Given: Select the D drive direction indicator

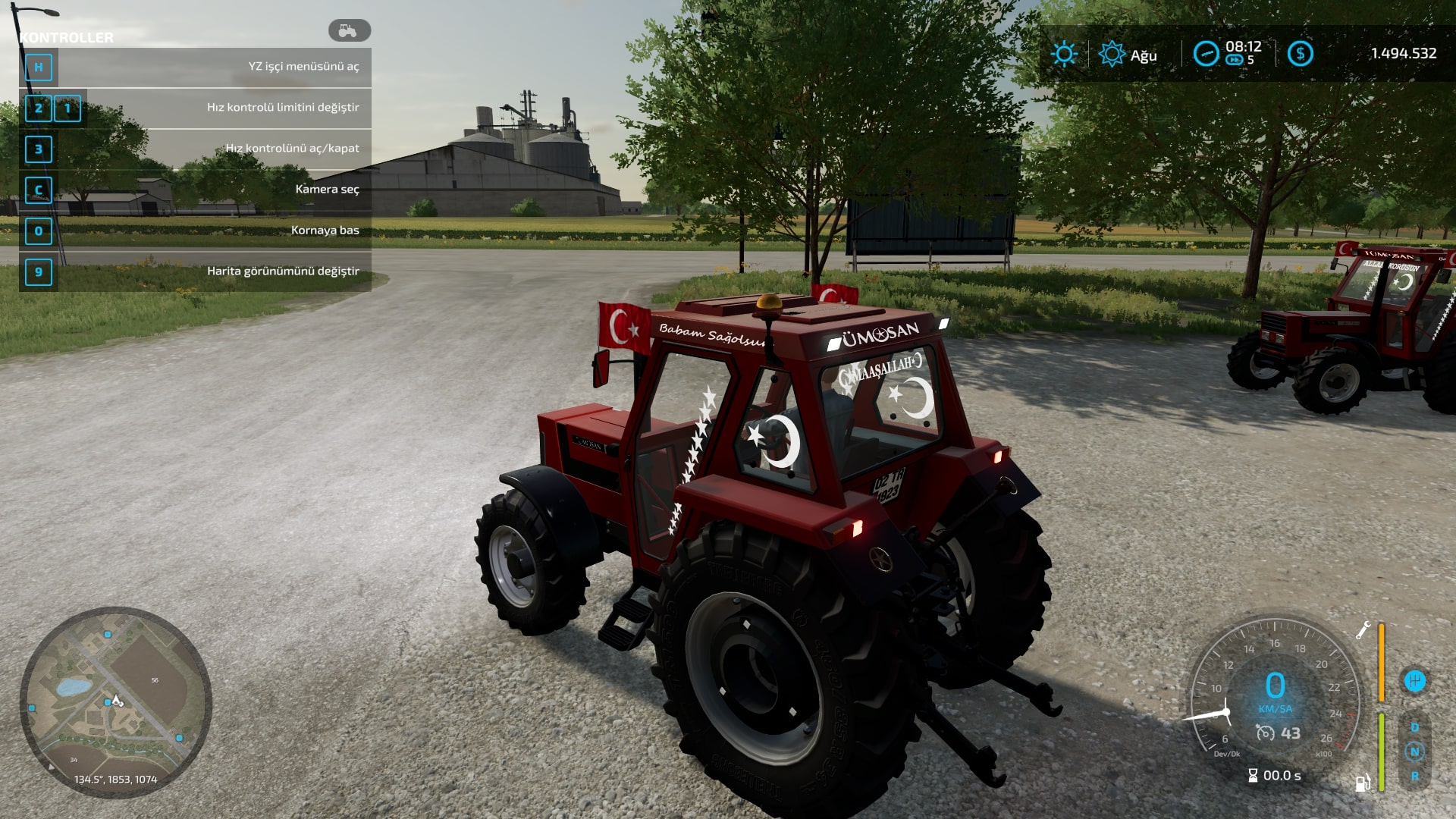Looking at the screenshot, I should (x=1414, y=727).
